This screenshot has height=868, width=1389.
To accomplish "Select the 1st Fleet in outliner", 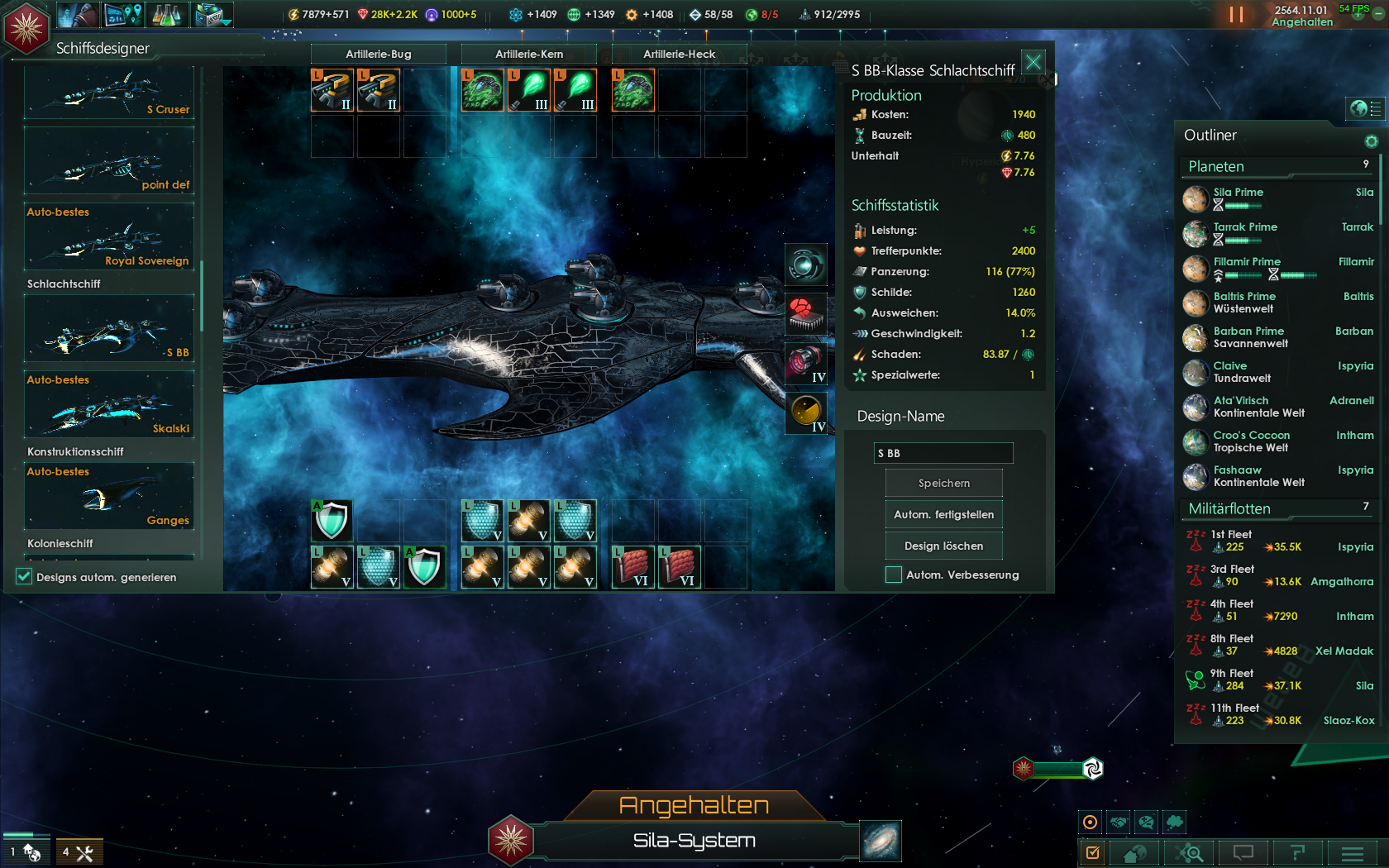I will pos(1231,535).
